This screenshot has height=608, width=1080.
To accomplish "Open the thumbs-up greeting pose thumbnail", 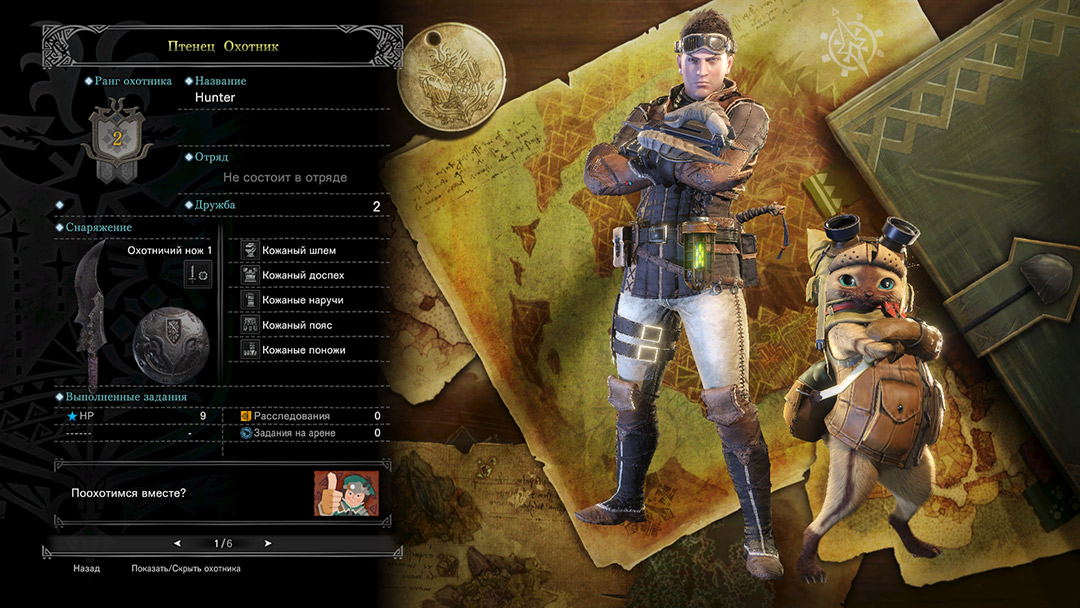I will click(346, 494).
